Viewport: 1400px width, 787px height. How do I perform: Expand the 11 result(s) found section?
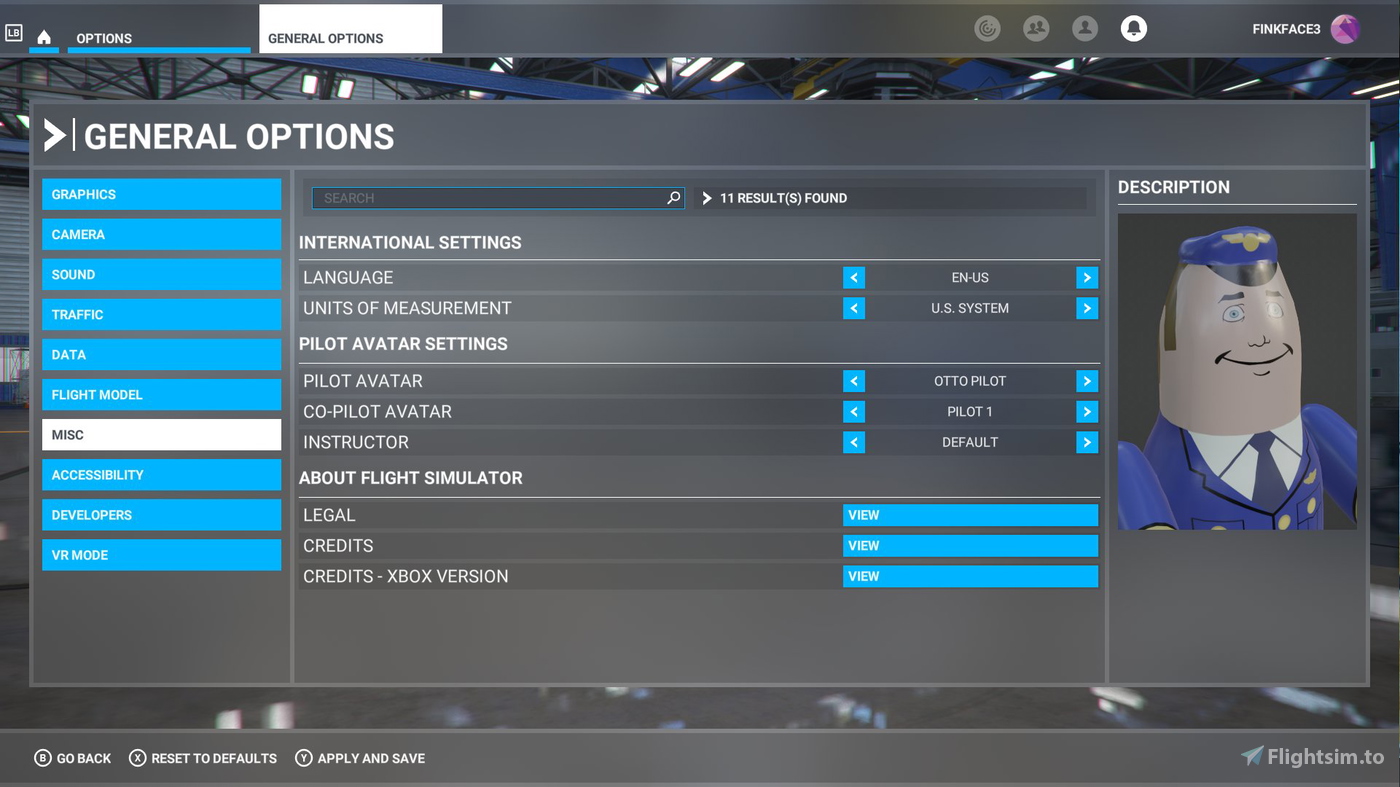pyautogui.click(x=707, y=198)
